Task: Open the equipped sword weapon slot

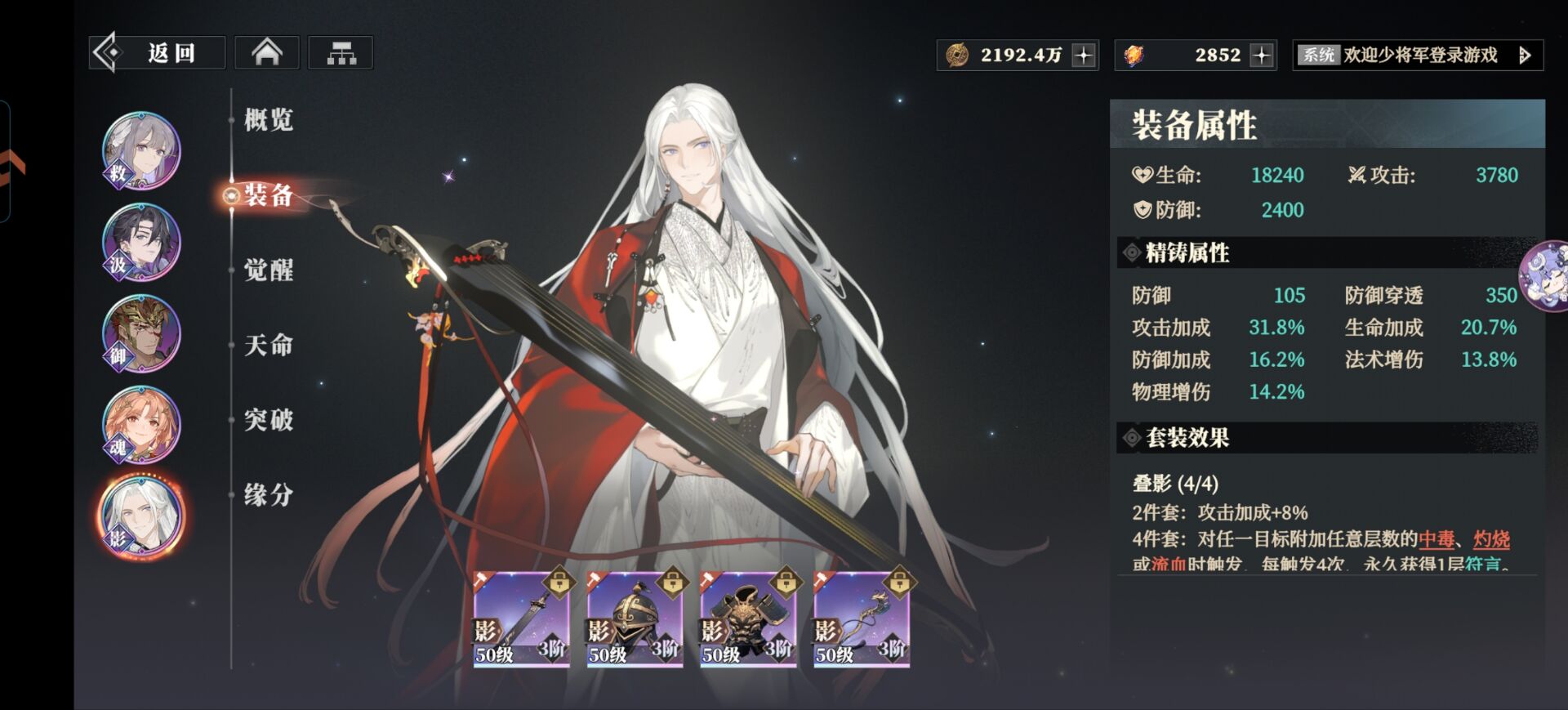Action: 521,618
